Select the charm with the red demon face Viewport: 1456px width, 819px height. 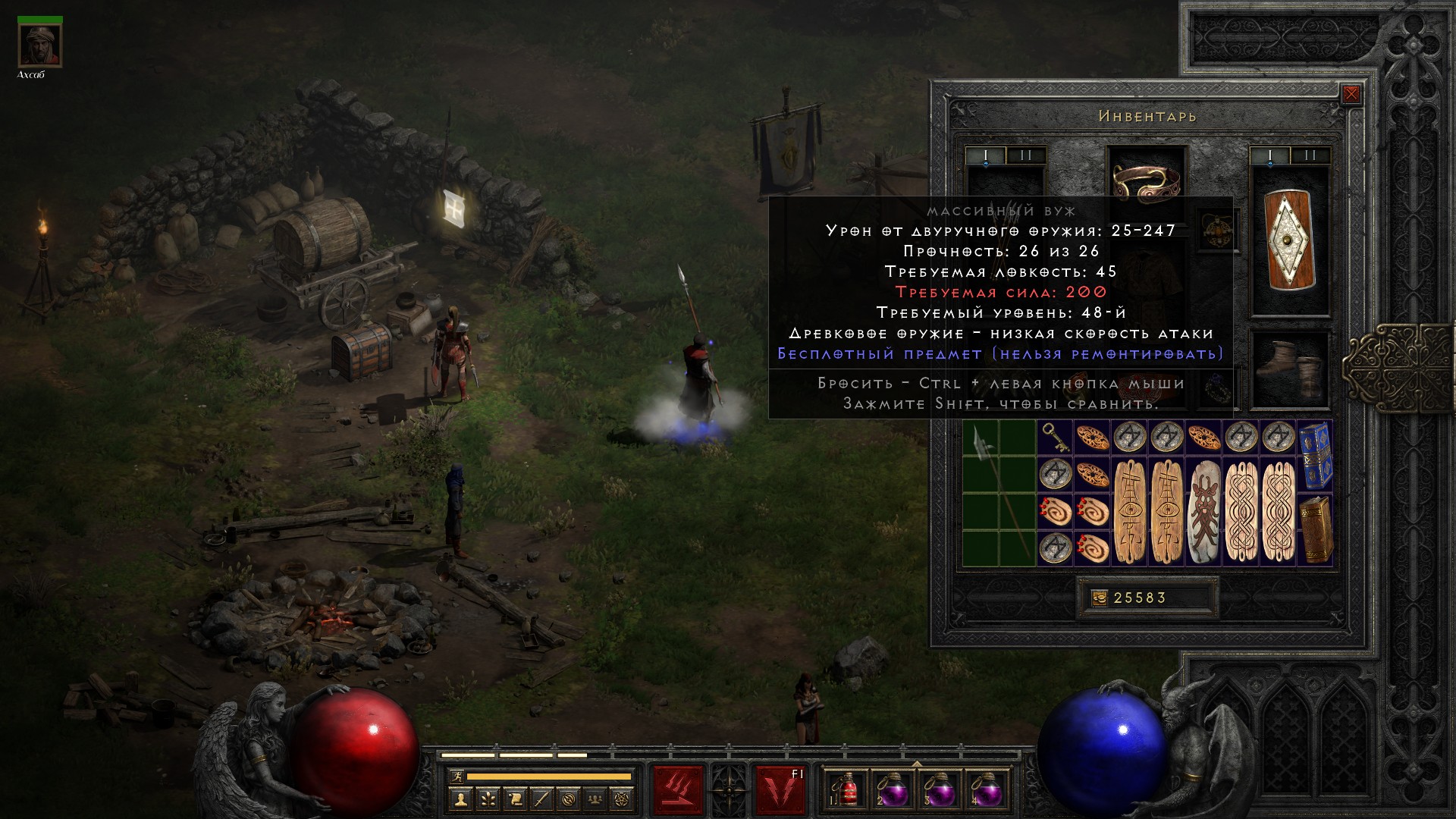coord(1203,511)
